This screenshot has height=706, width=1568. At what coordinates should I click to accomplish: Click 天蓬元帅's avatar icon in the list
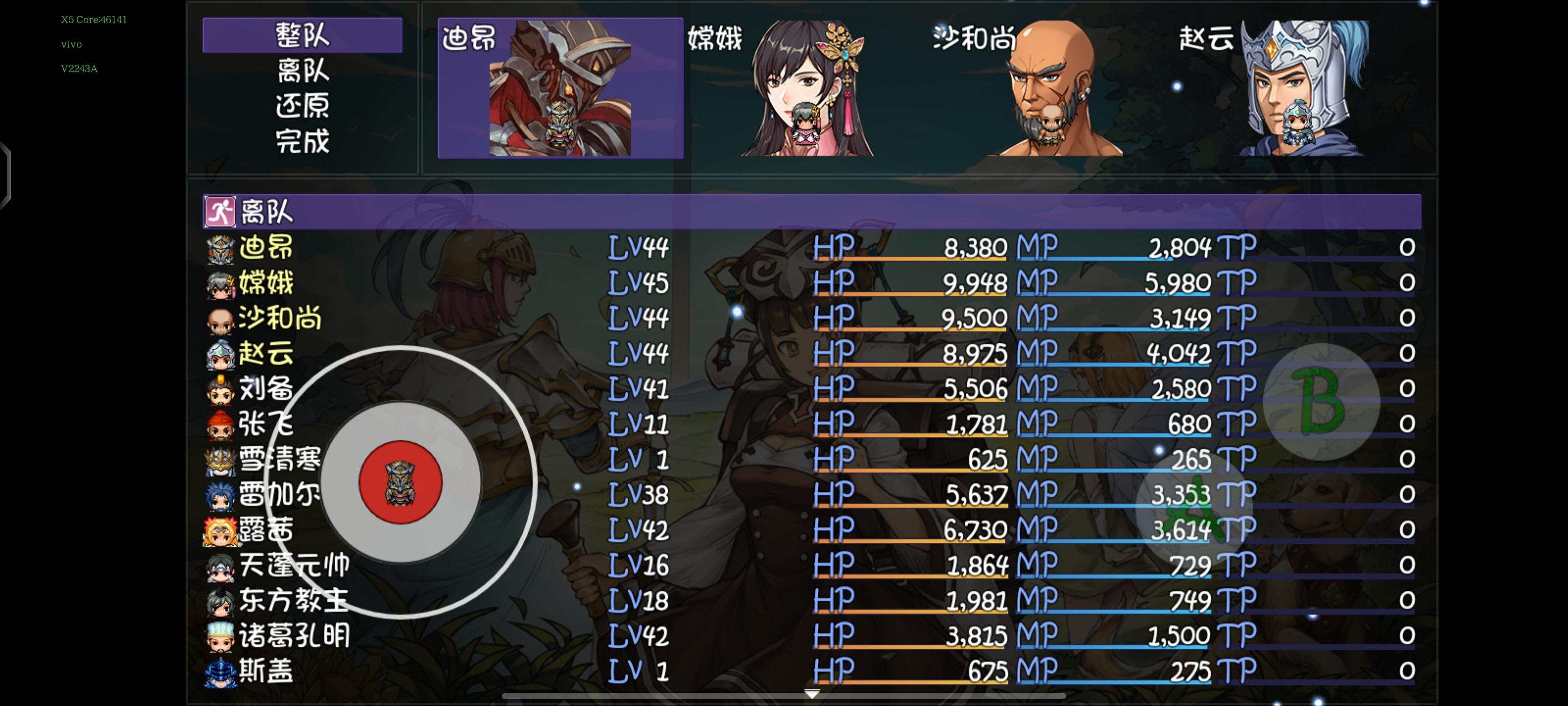pos(221,566)
